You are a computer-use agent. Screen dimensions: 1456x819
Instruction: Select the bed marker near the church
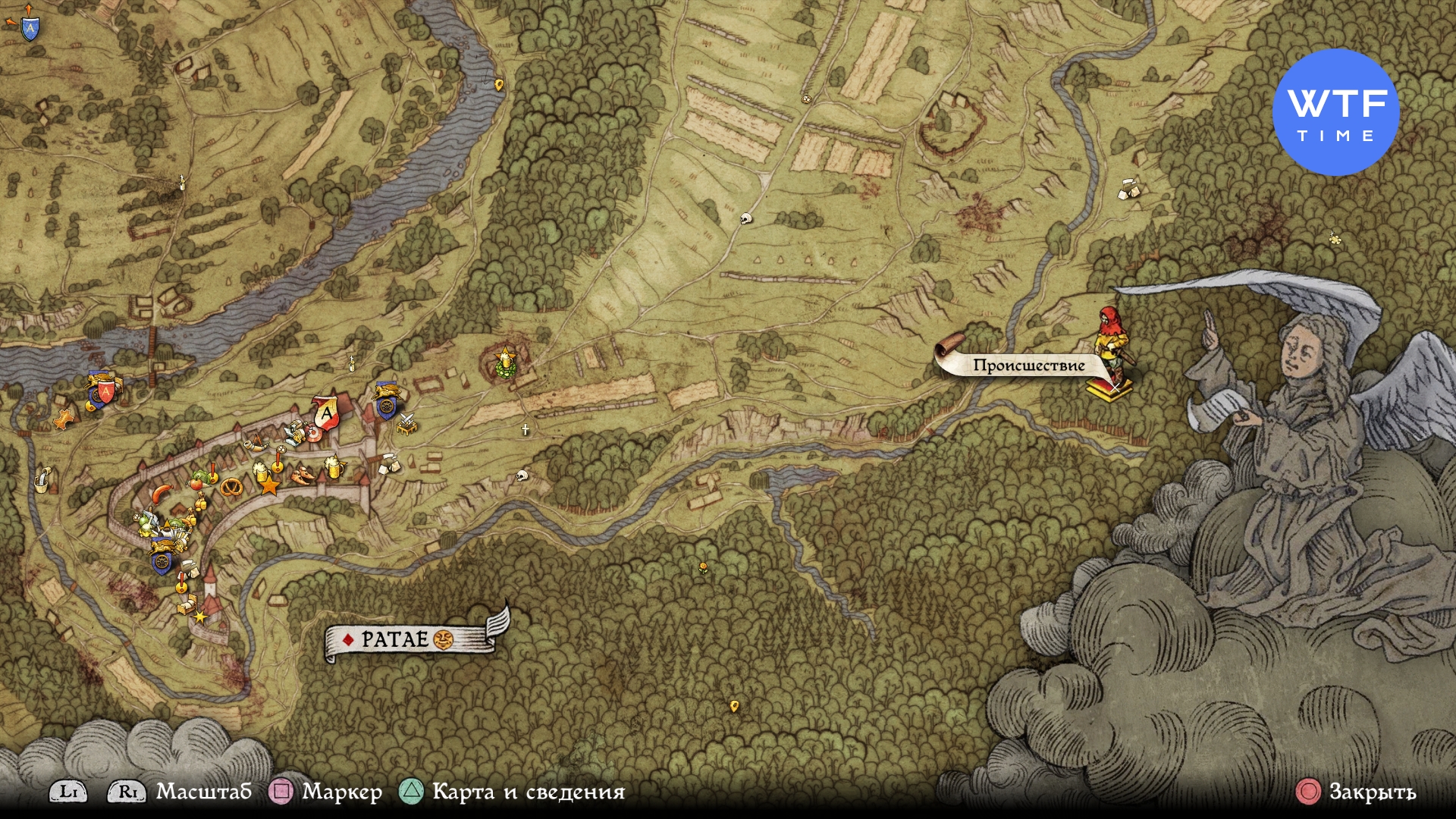point(187,605)
